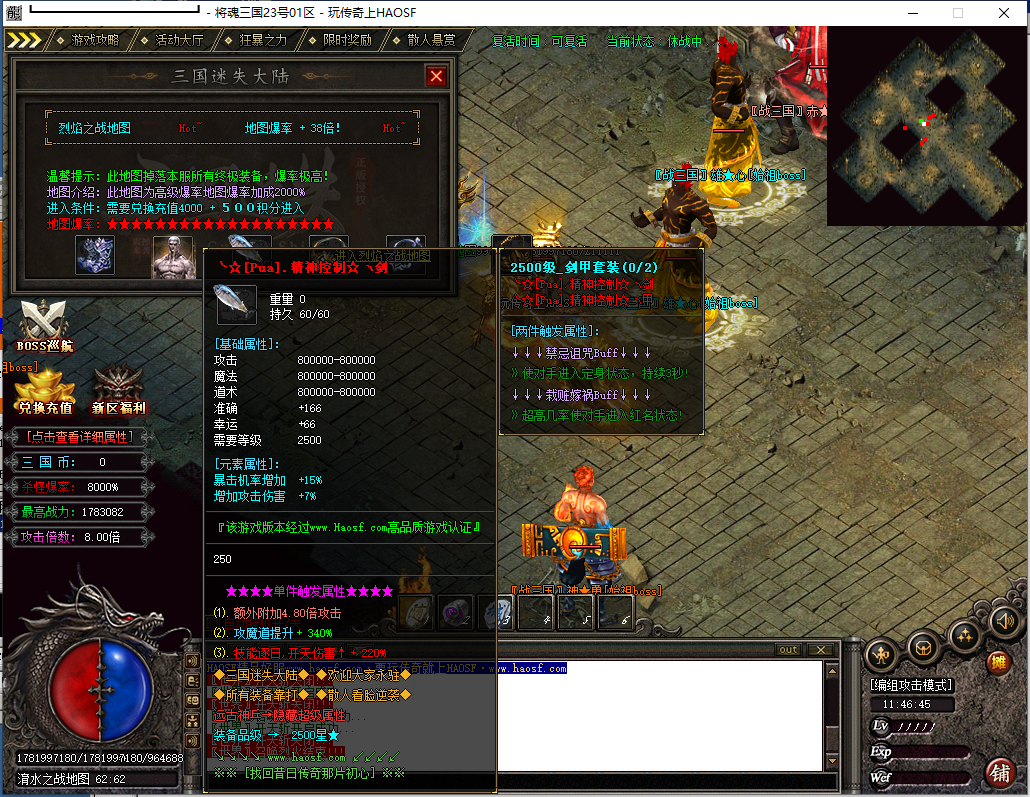Close the game window
This screenshot has width=1030, height=797.
coord(1003,13)
